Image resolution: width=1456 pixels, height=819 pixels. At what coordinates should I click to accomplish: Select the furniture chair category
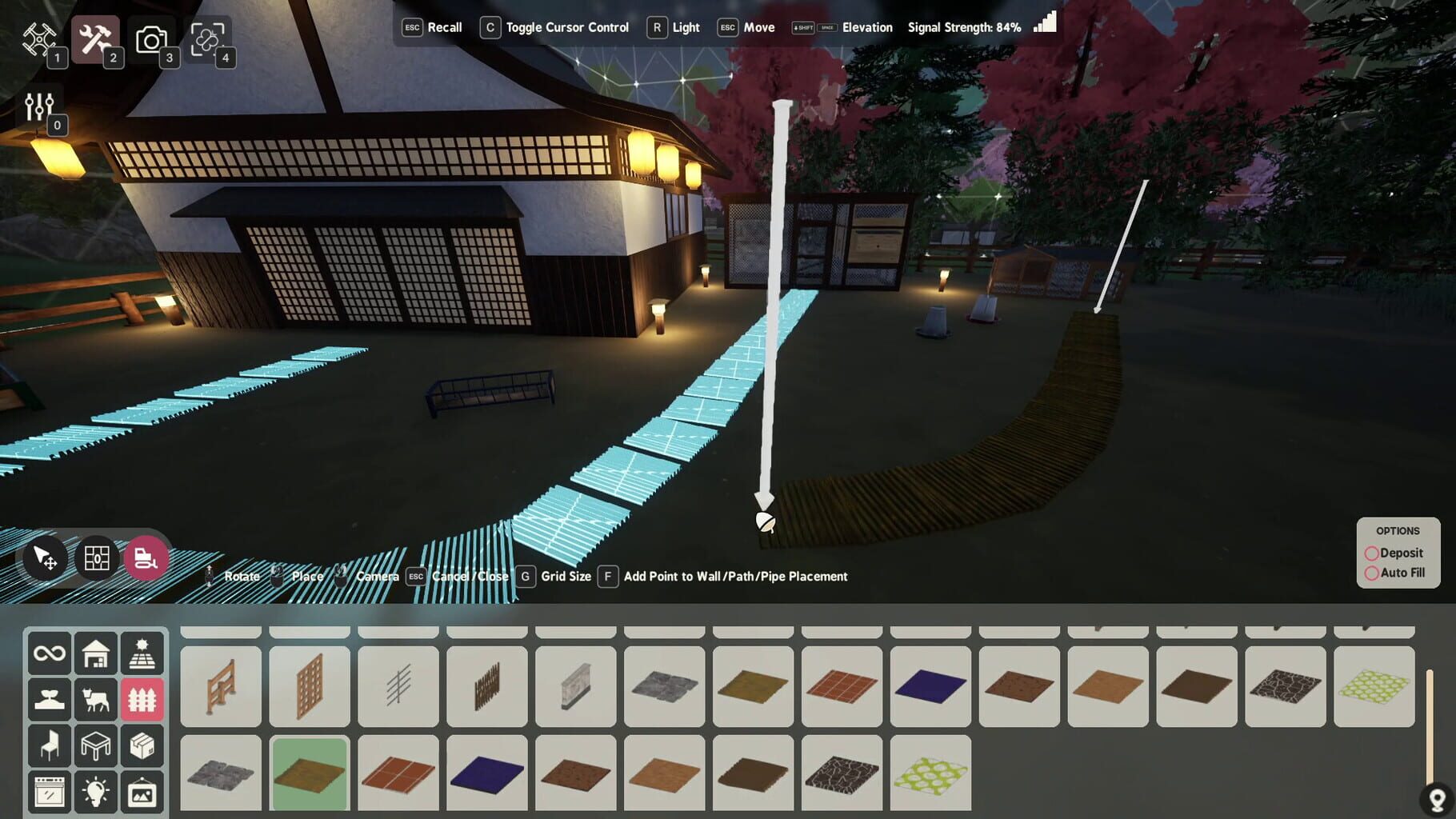pyautogui.click(x=49, y=744)
